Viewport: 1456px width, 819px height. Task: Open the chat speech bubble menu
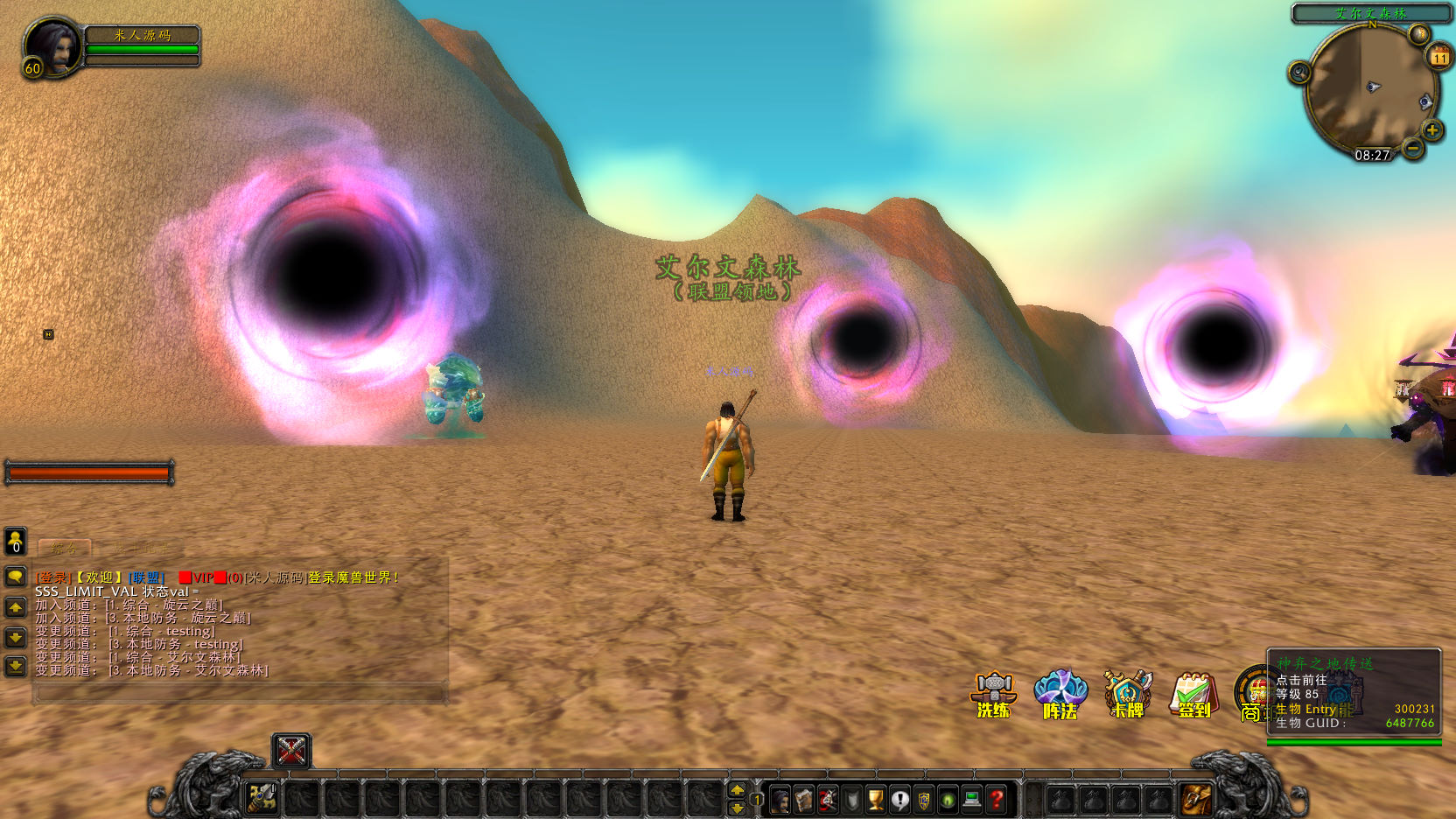[16, 576]
